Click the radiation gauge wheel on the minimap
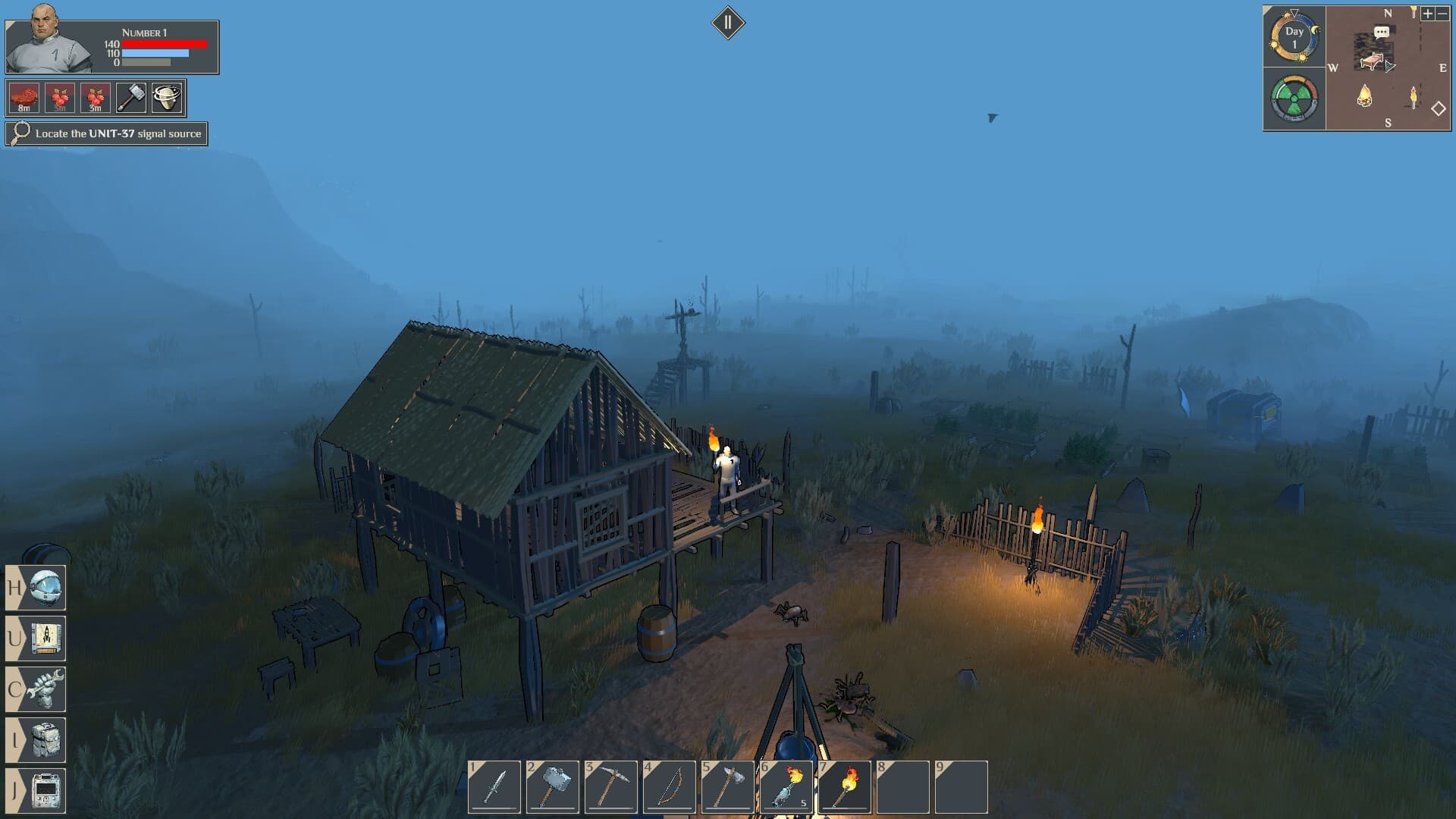 click(x=1294, y=97)
